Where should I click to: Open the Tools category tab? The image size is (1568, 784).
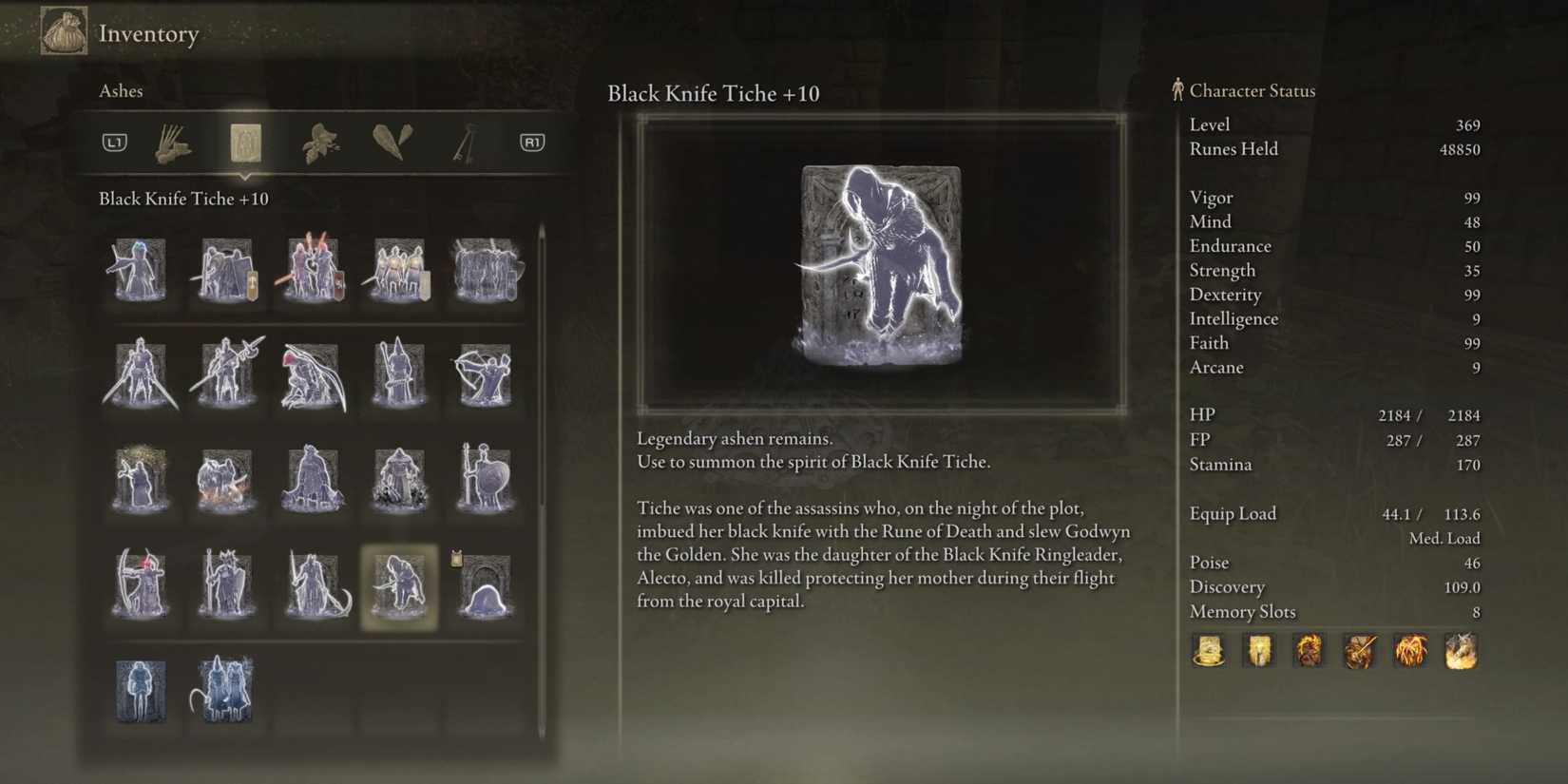point(173,142)
